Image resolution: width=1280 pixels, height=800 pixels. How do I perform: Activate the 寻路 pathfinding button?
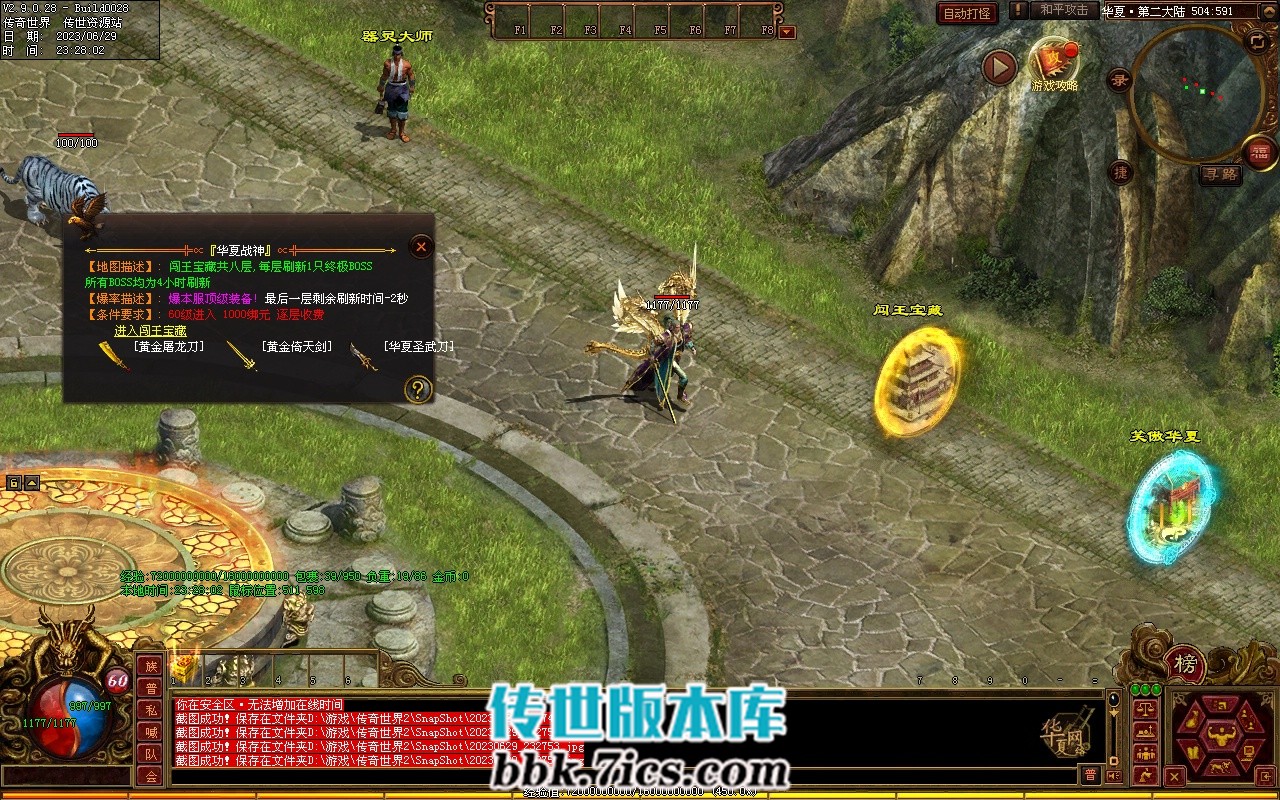(1221, 174)
